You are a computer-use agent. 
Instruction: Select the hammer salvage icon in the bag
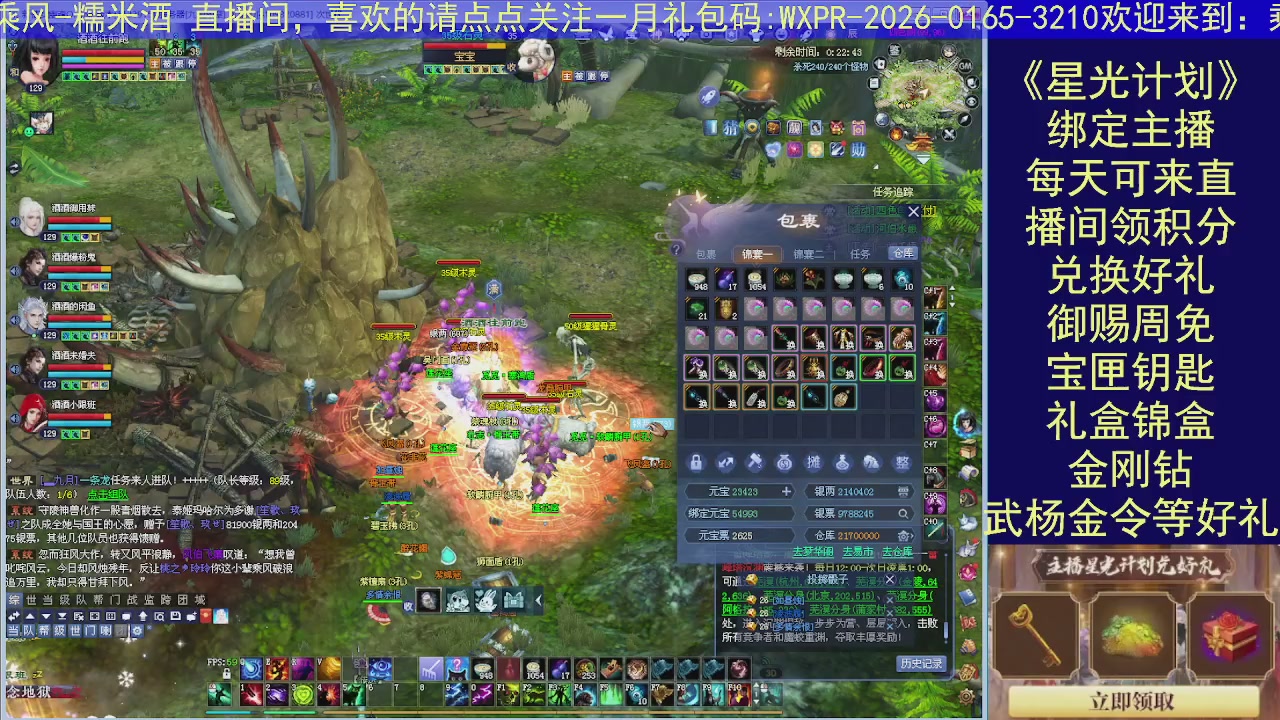pos(755,462)
